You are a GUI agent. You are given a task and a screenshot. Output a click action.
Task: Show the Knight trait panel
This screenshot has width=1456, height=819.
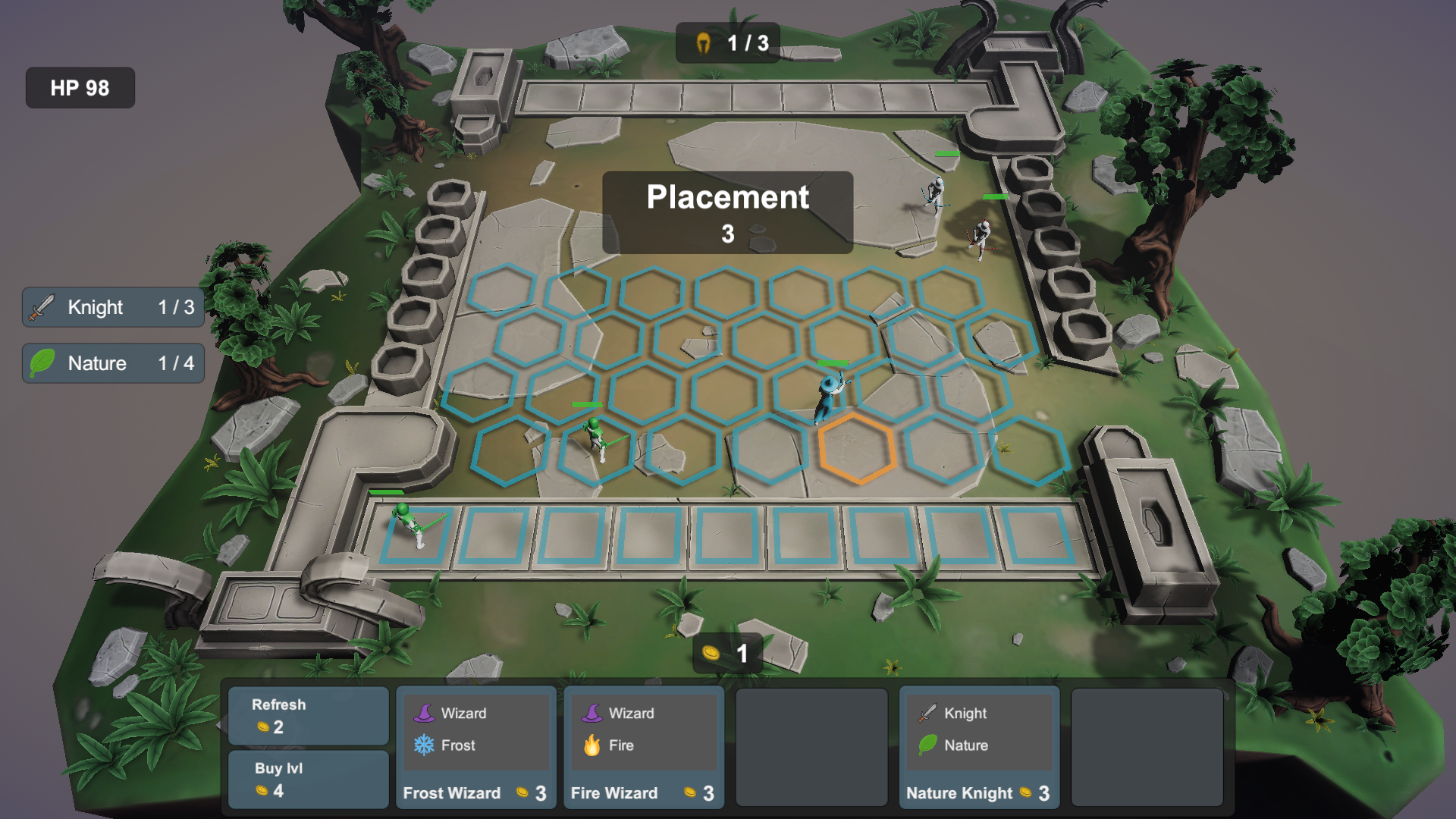[113, 307]
